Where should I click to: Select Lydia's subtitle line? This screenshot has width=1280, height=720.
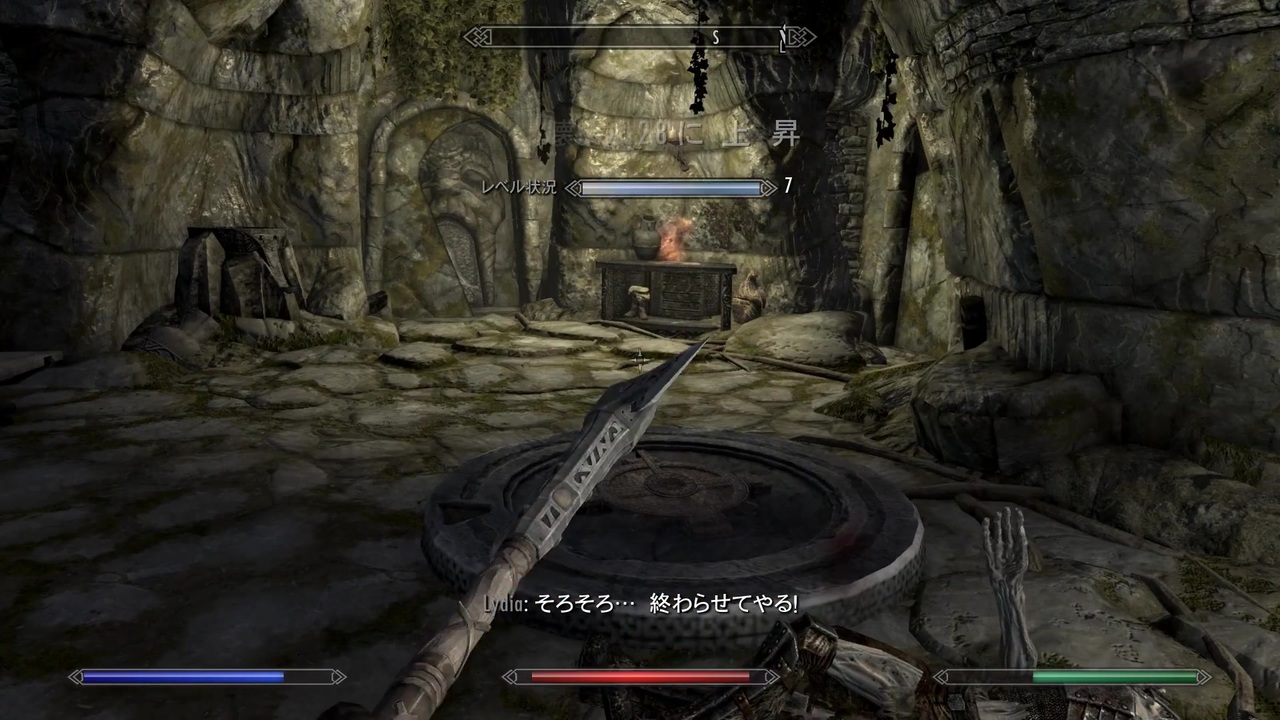(640, 604)
